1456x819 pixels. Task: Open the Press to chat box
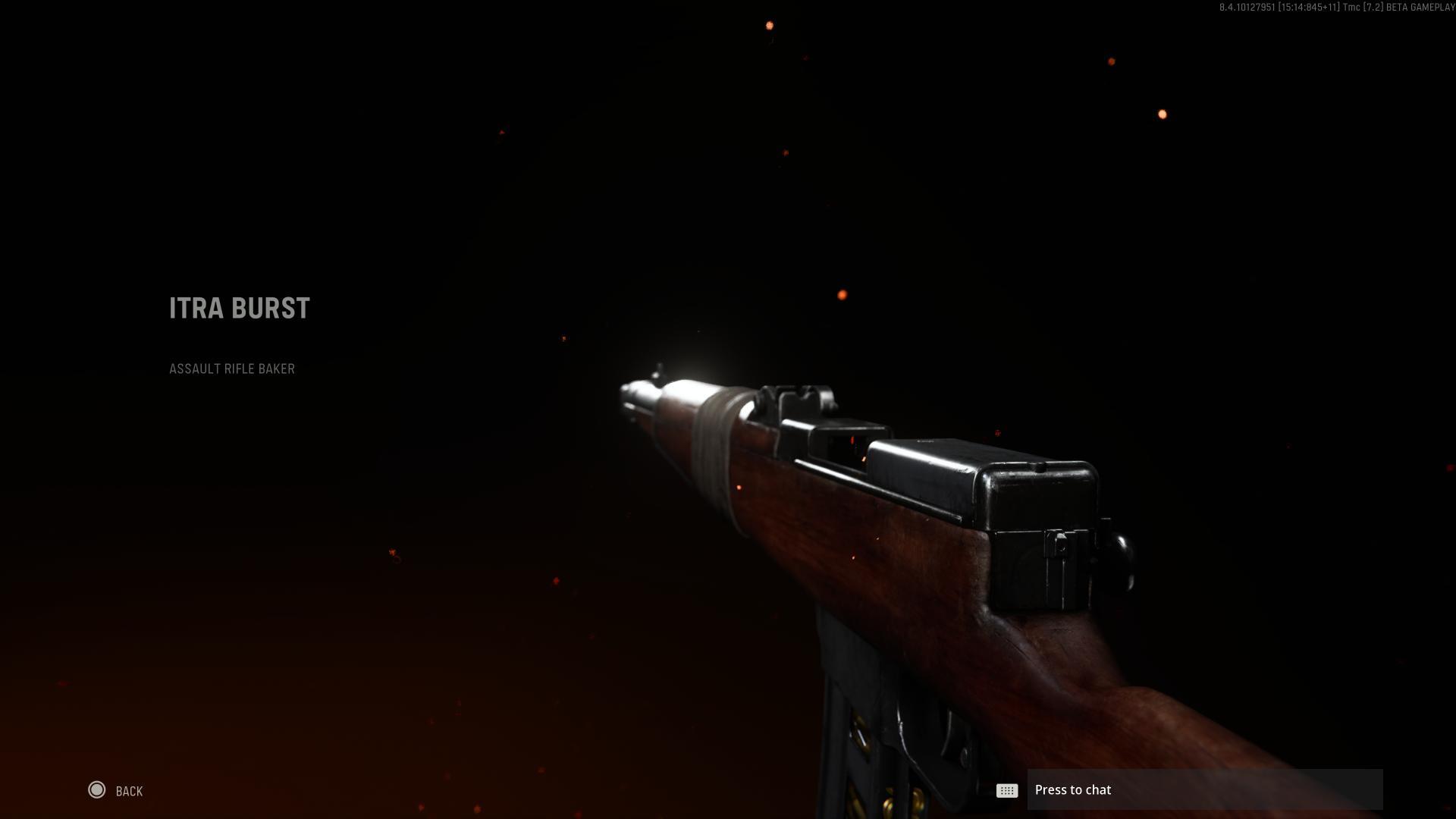[x=1204, y=790]
